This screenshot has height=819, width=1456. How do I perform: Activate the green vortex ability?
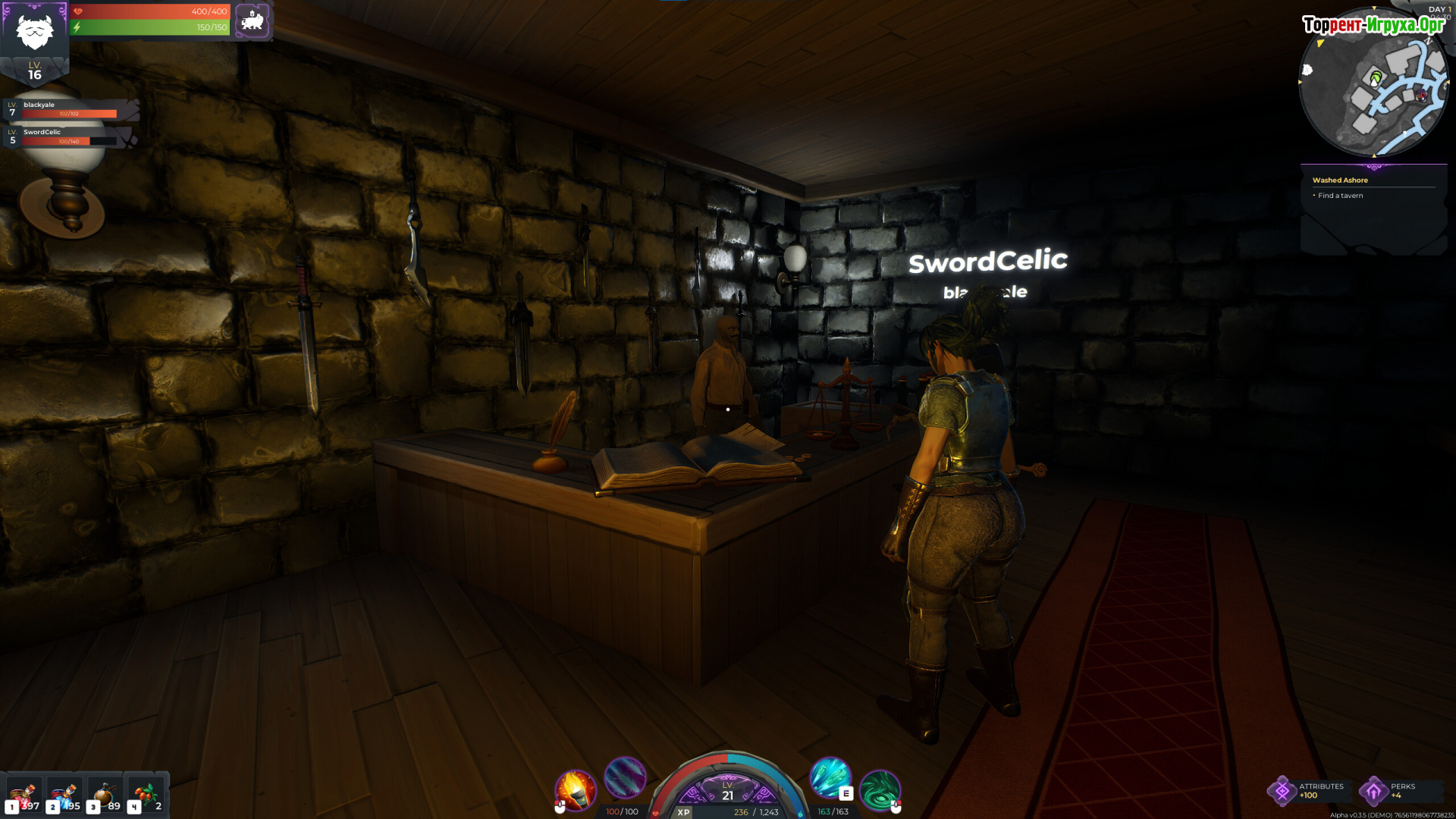tap(880, 789)
